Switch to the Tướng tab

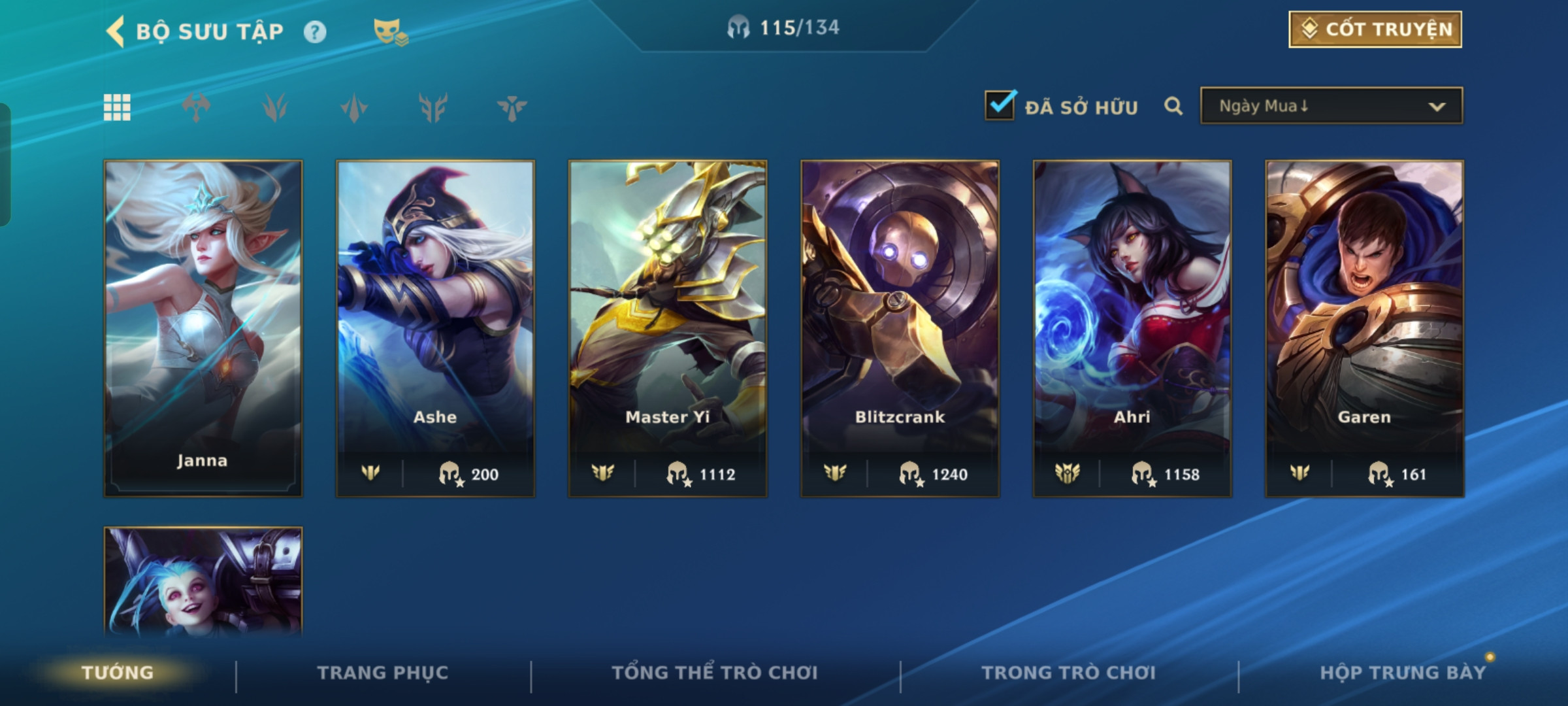pyautogui.click(x=118, y=673)
